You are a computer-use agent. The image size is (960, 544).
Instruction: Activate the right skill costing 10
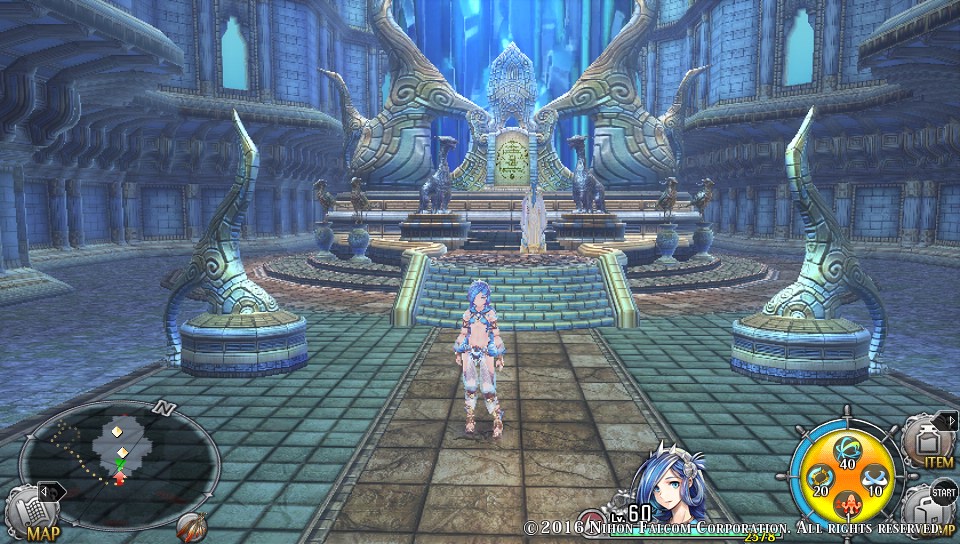877,481
